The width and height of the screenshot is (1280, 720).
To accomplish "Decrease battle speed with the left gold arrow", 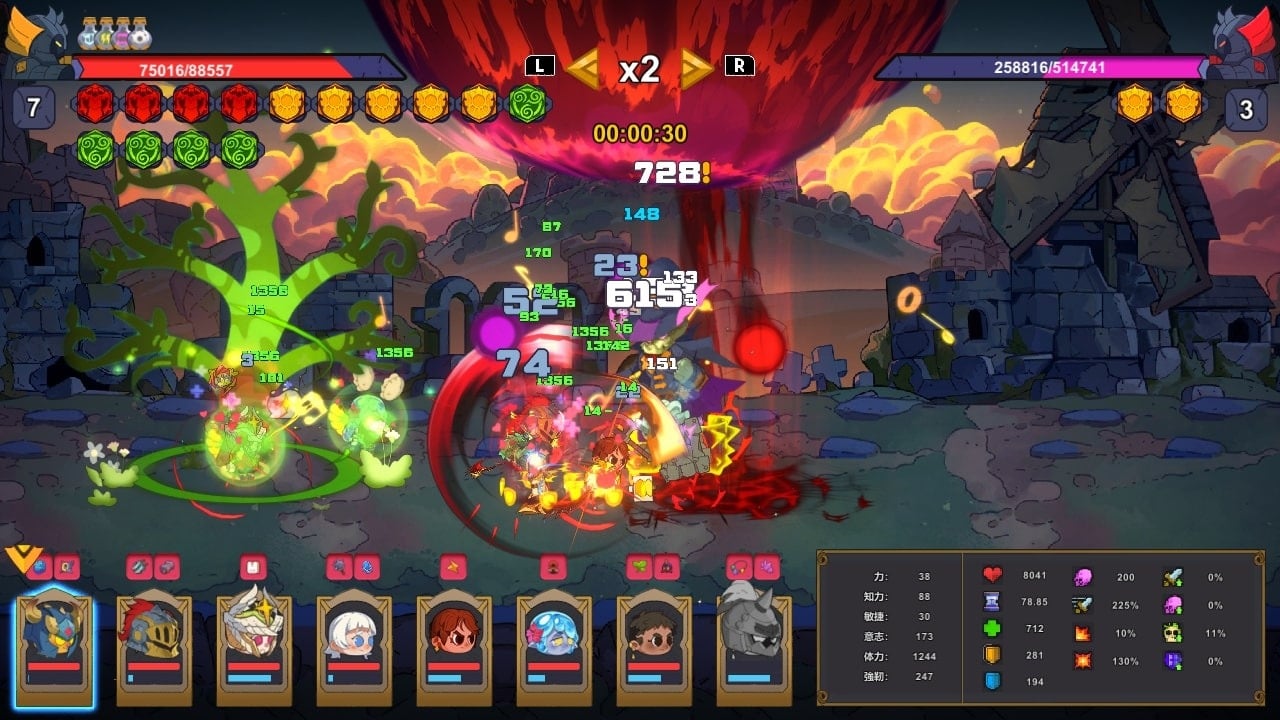I will [584, 68].
